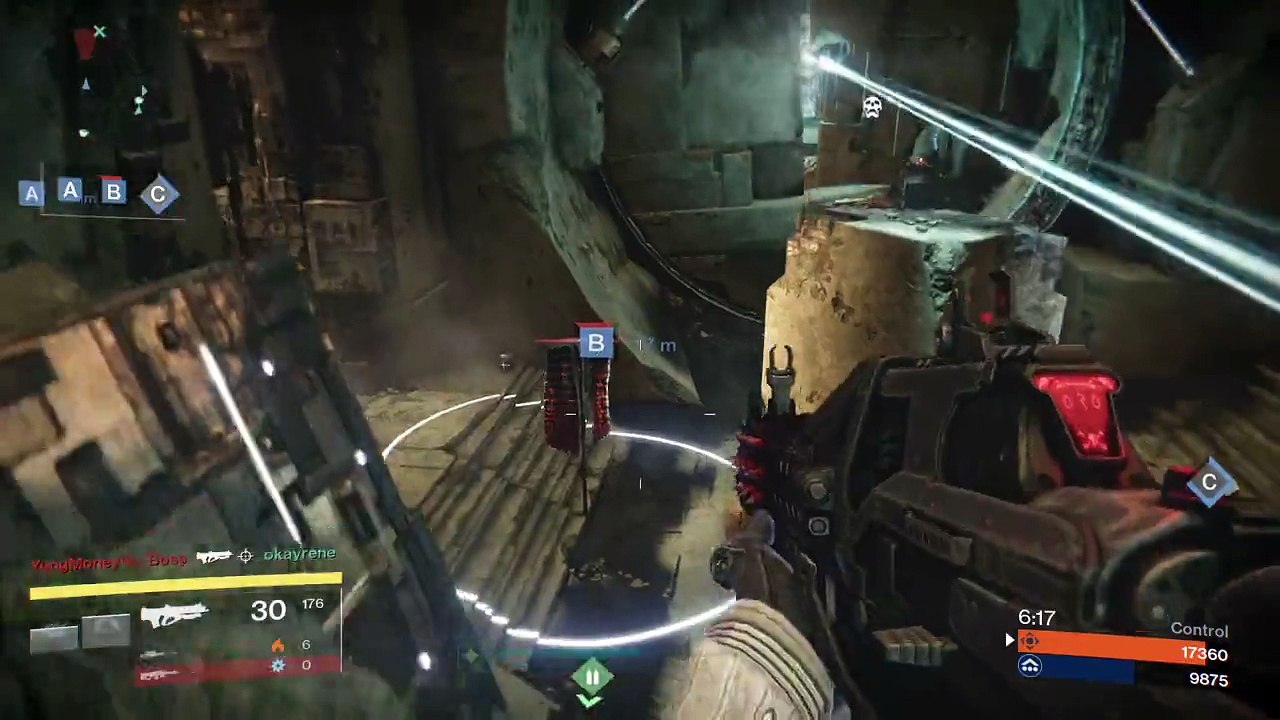Select the C diamond indicator below the radar
This screenshot has height=720, width=1280.
tap(158, 194)
